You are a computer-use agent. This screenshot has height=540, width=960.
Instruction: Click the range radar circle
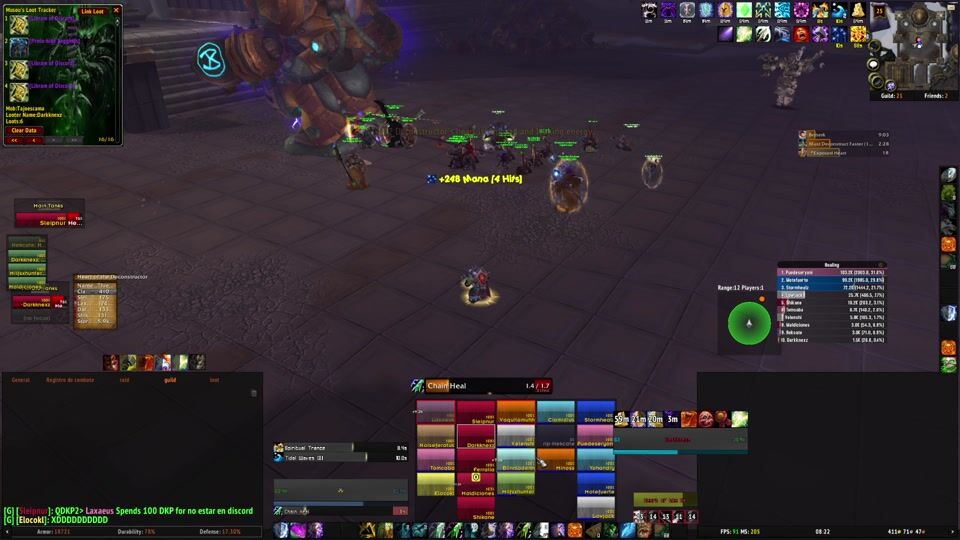749,323
